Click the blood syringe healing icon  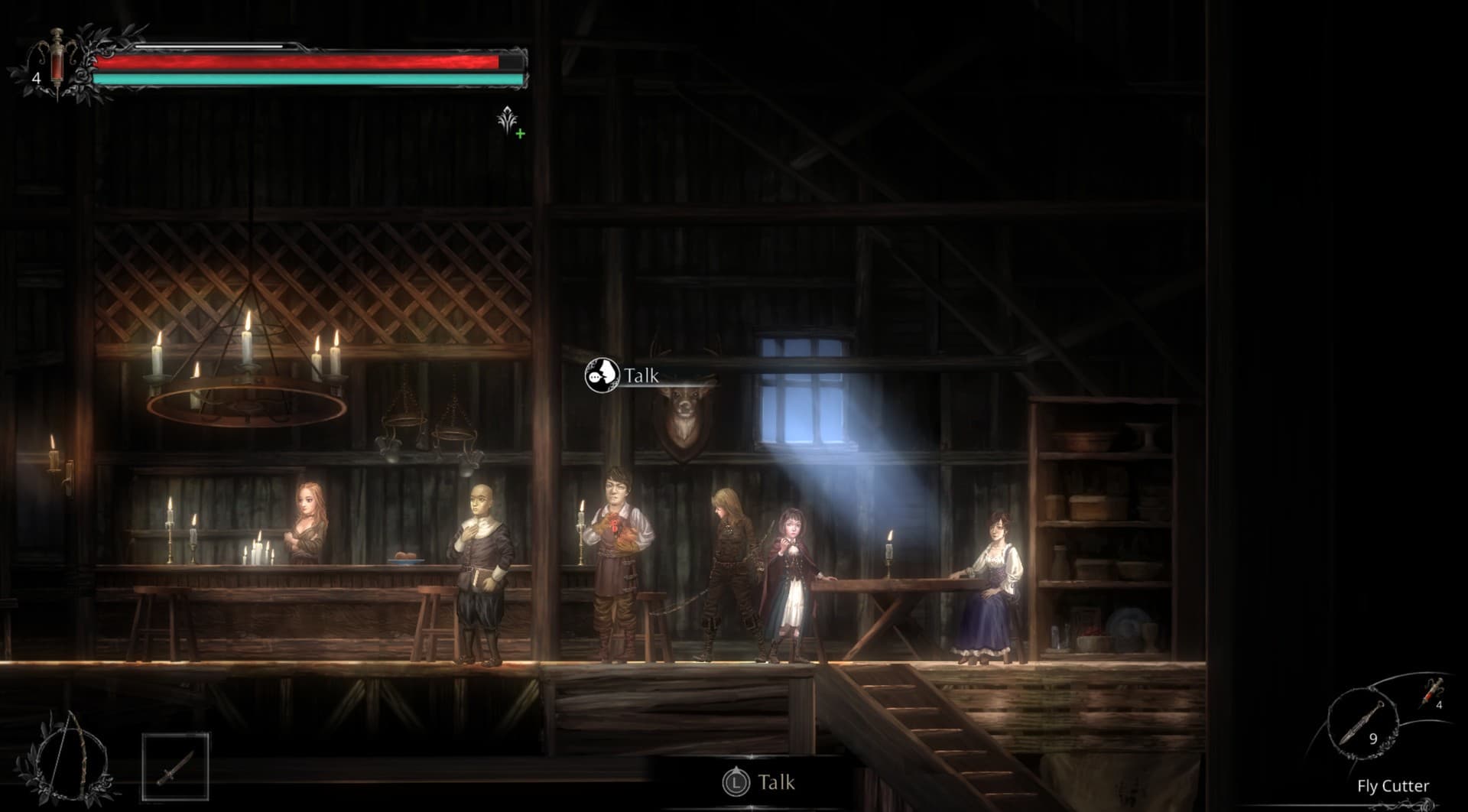(55, 60)
